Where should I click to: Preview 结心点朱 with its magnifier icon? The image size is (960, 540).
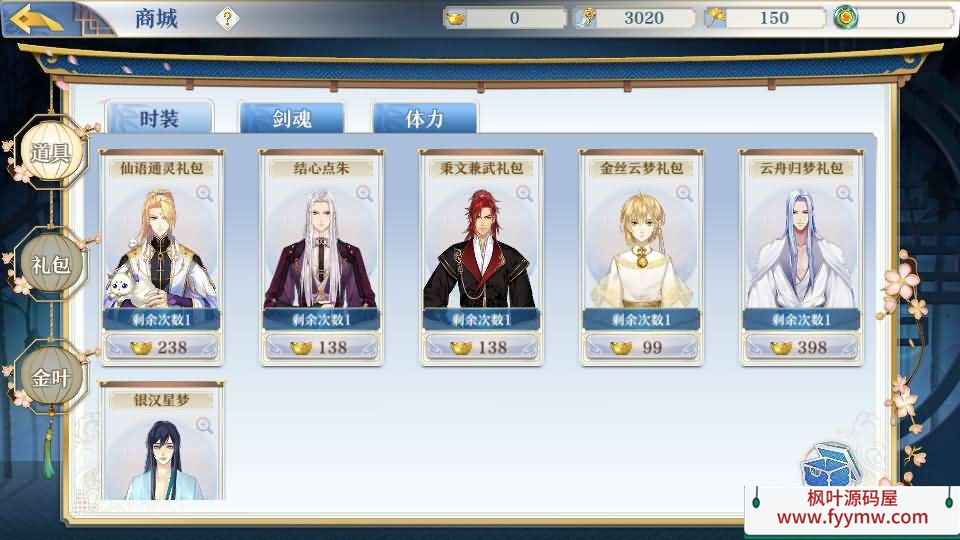point(364,194)
